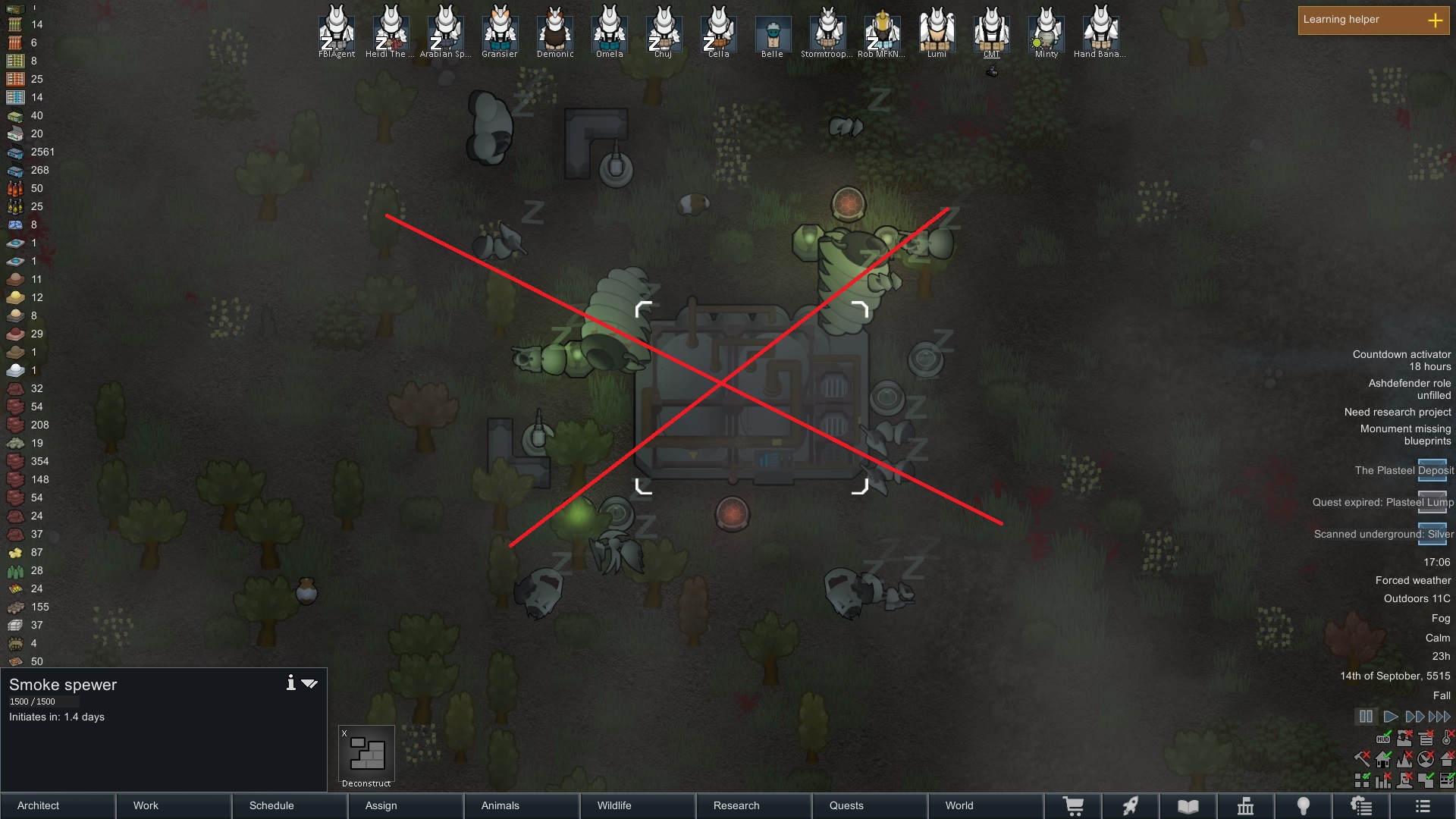Open the main menu list icon
Viewport: 1456px width, 819px height.
coord(1423,806)
